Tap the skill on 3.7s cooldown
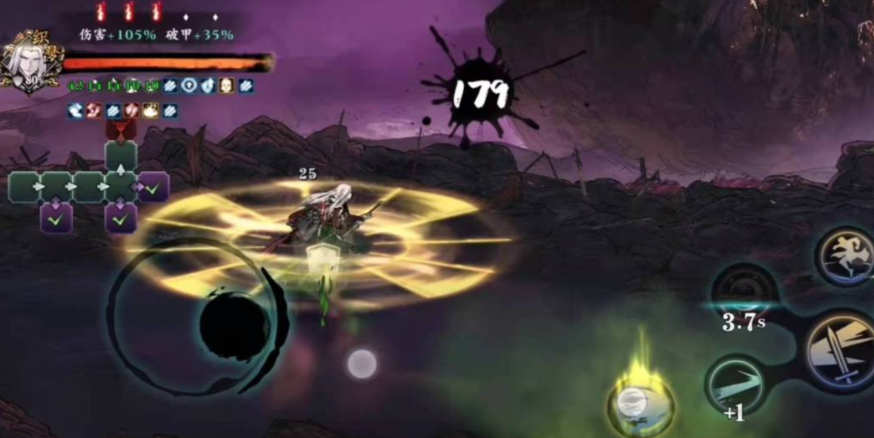 point(745,293)
